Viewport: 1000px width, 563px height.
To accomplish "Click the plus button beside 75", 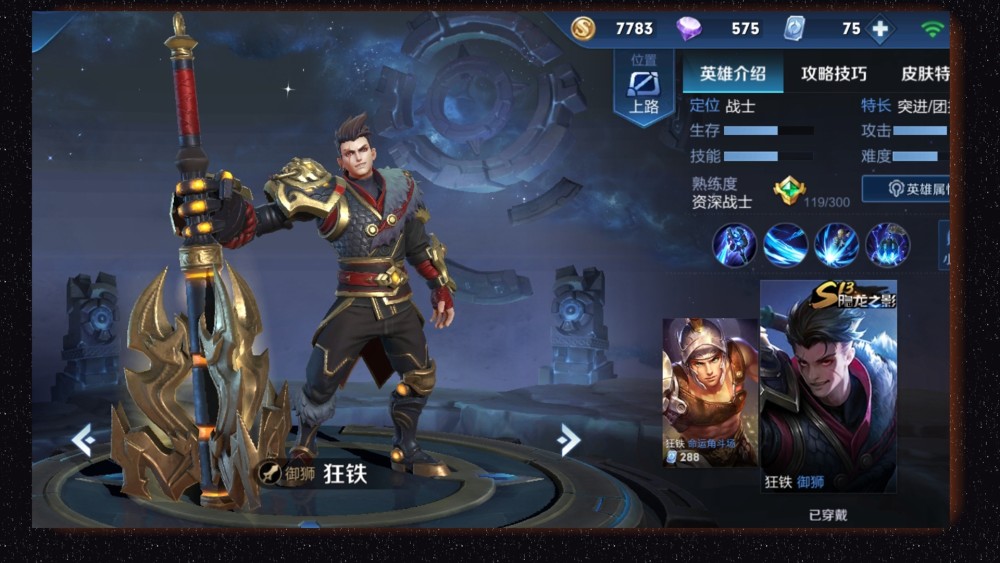I will (x=880, y=29).
